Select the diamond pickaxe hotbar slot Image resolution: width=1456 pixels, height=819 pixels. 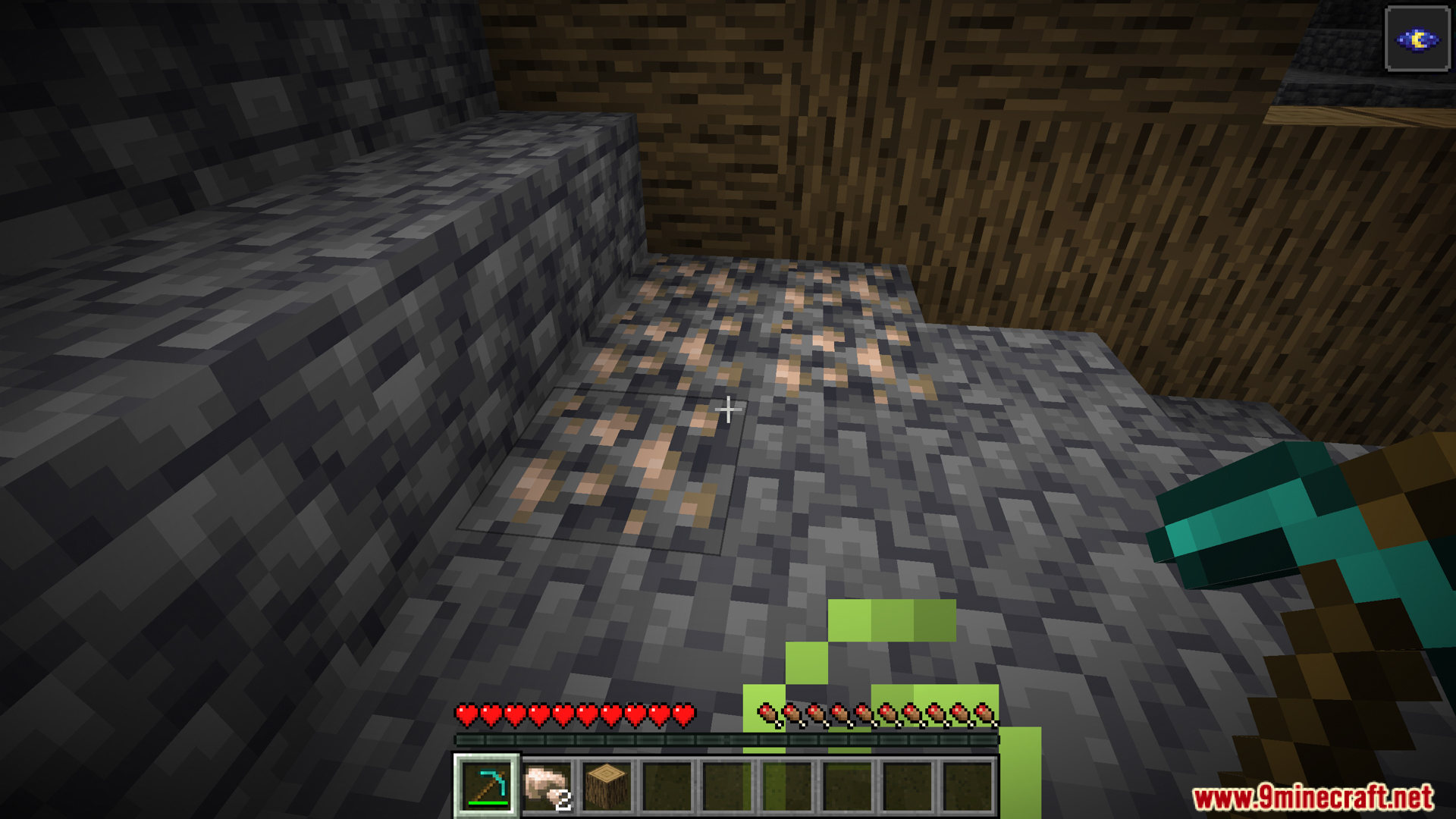click(x=486, y=786)
